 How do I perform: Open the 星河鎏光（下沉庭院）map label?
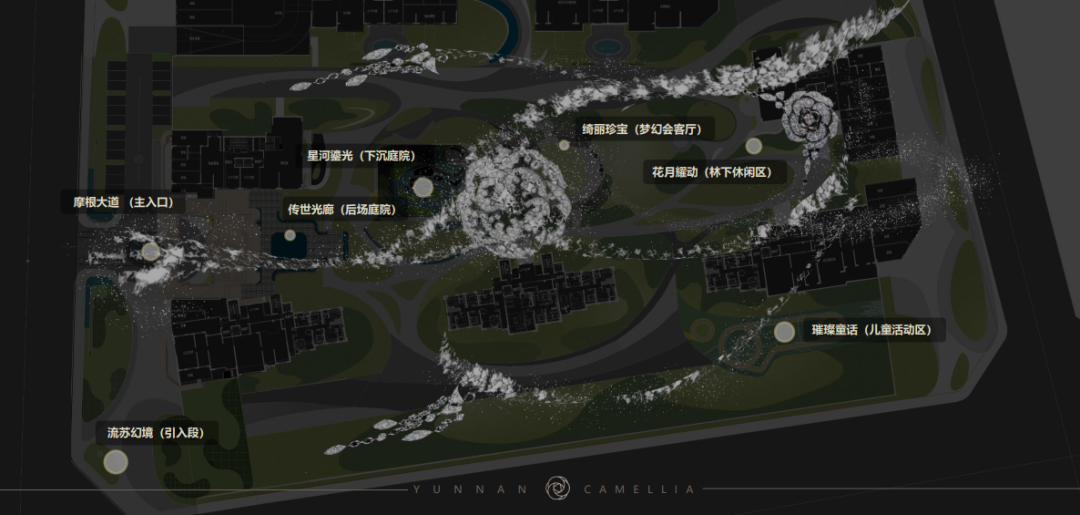click(x=360, y=156)
